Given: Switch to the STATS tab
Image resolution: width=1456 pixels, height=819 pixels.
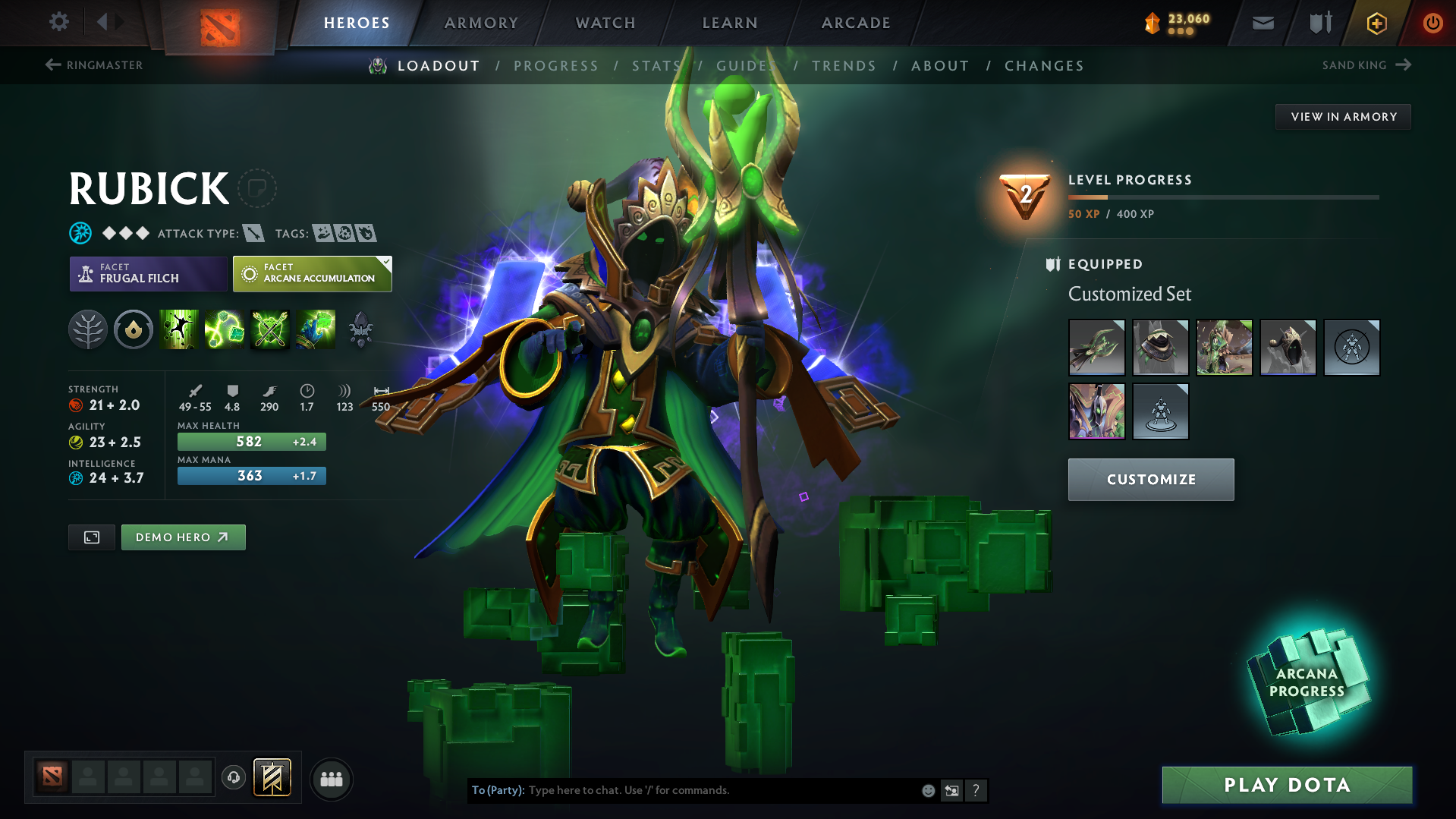Looking at the screenshot, I should pos(656,66).
